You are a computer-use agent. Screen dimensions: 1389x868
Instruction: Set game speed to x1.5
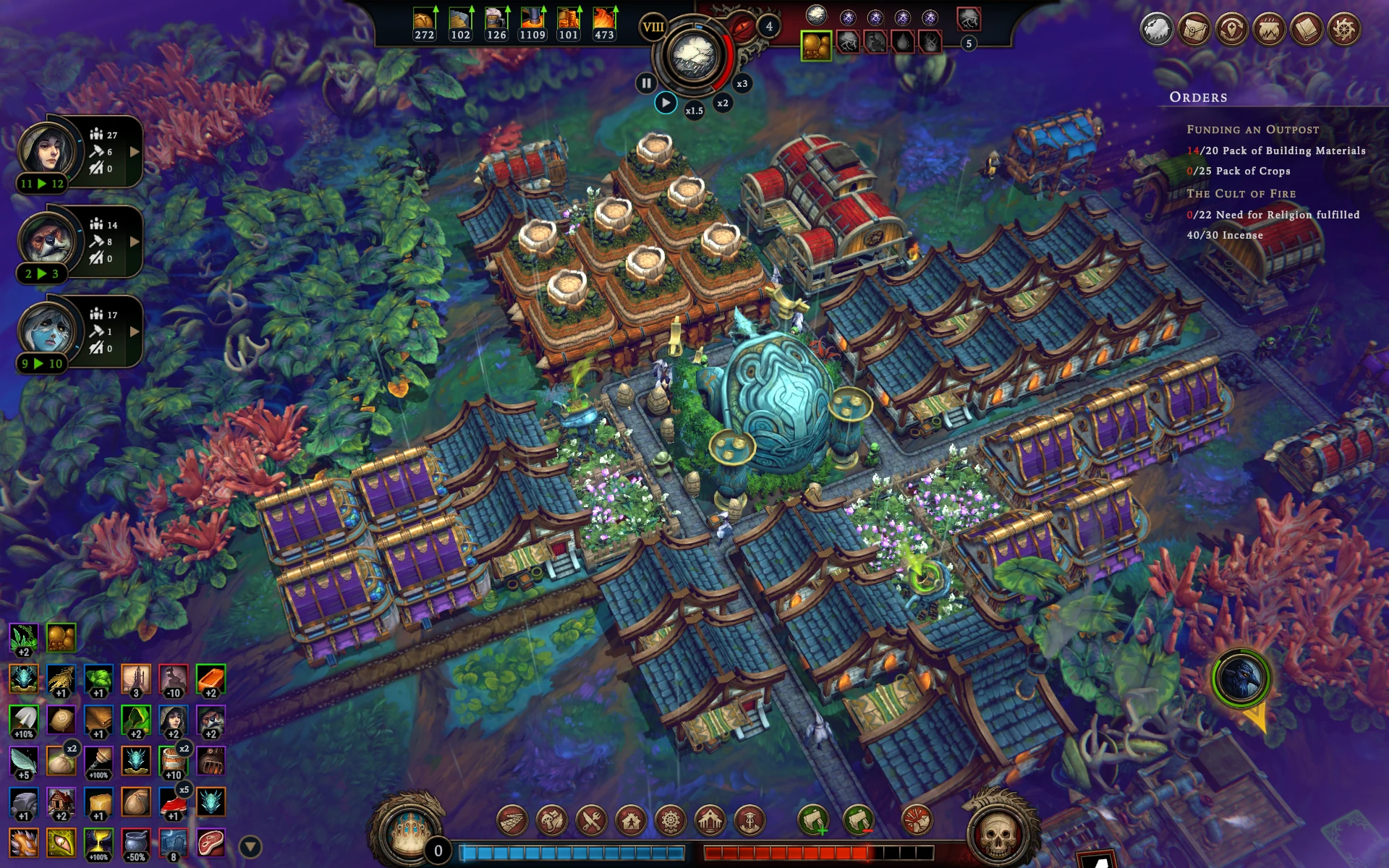(x=694, y=111)
